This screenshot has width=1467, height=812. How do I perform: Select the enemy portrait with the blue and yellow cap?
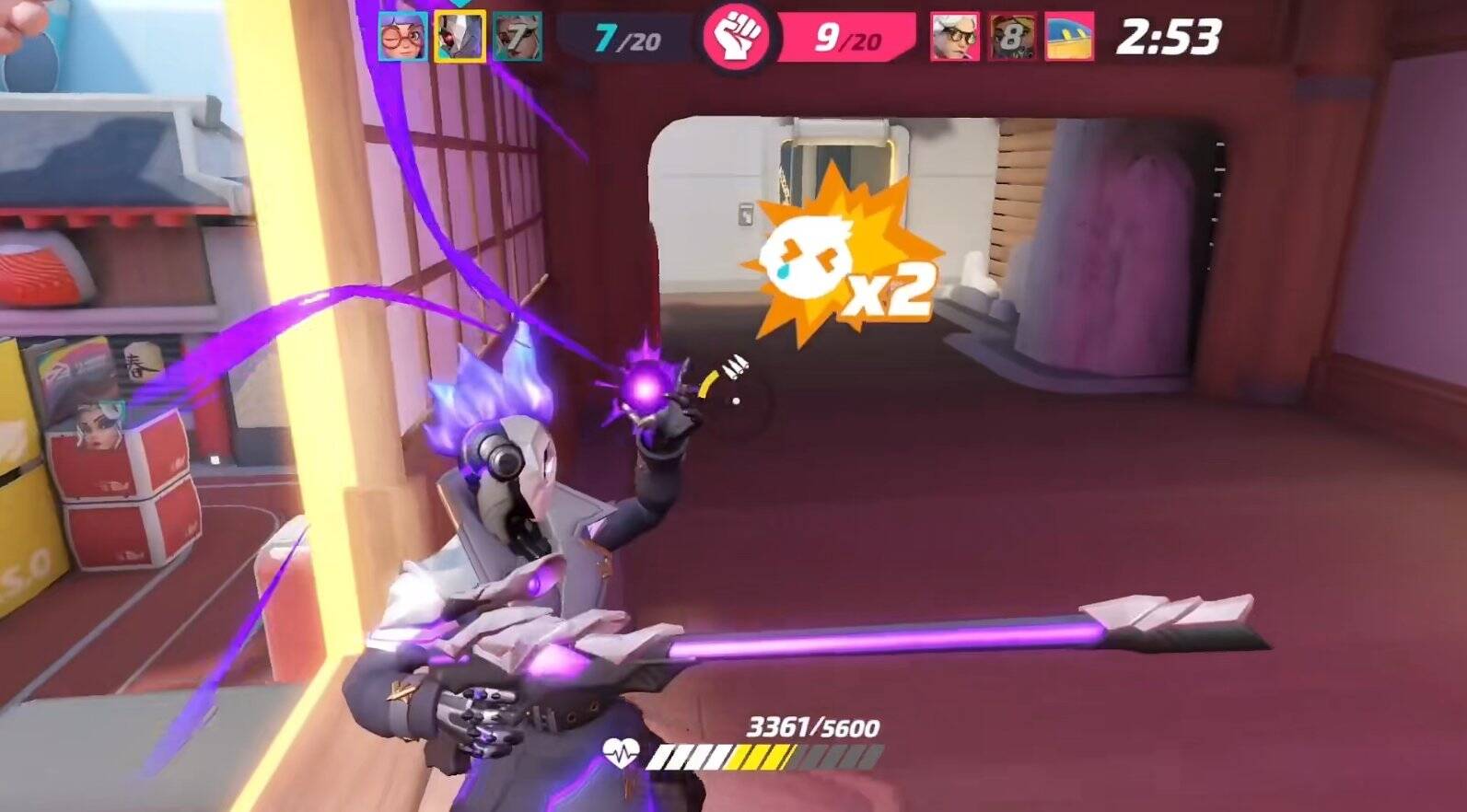1069,38
